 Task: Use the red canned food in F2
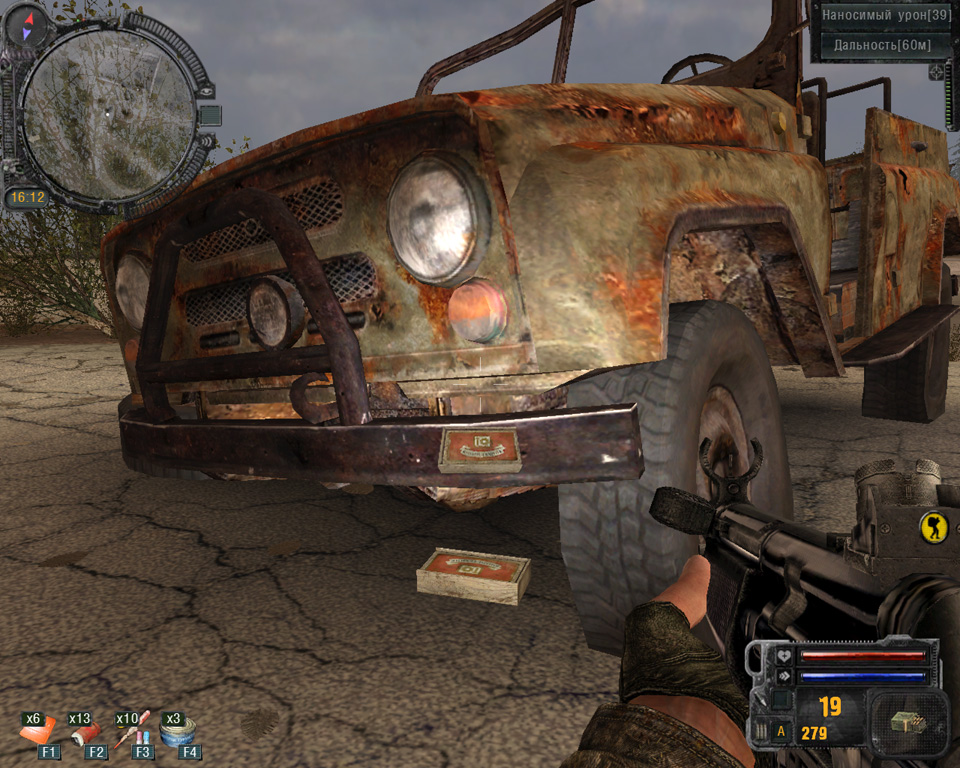click(84, 733)
